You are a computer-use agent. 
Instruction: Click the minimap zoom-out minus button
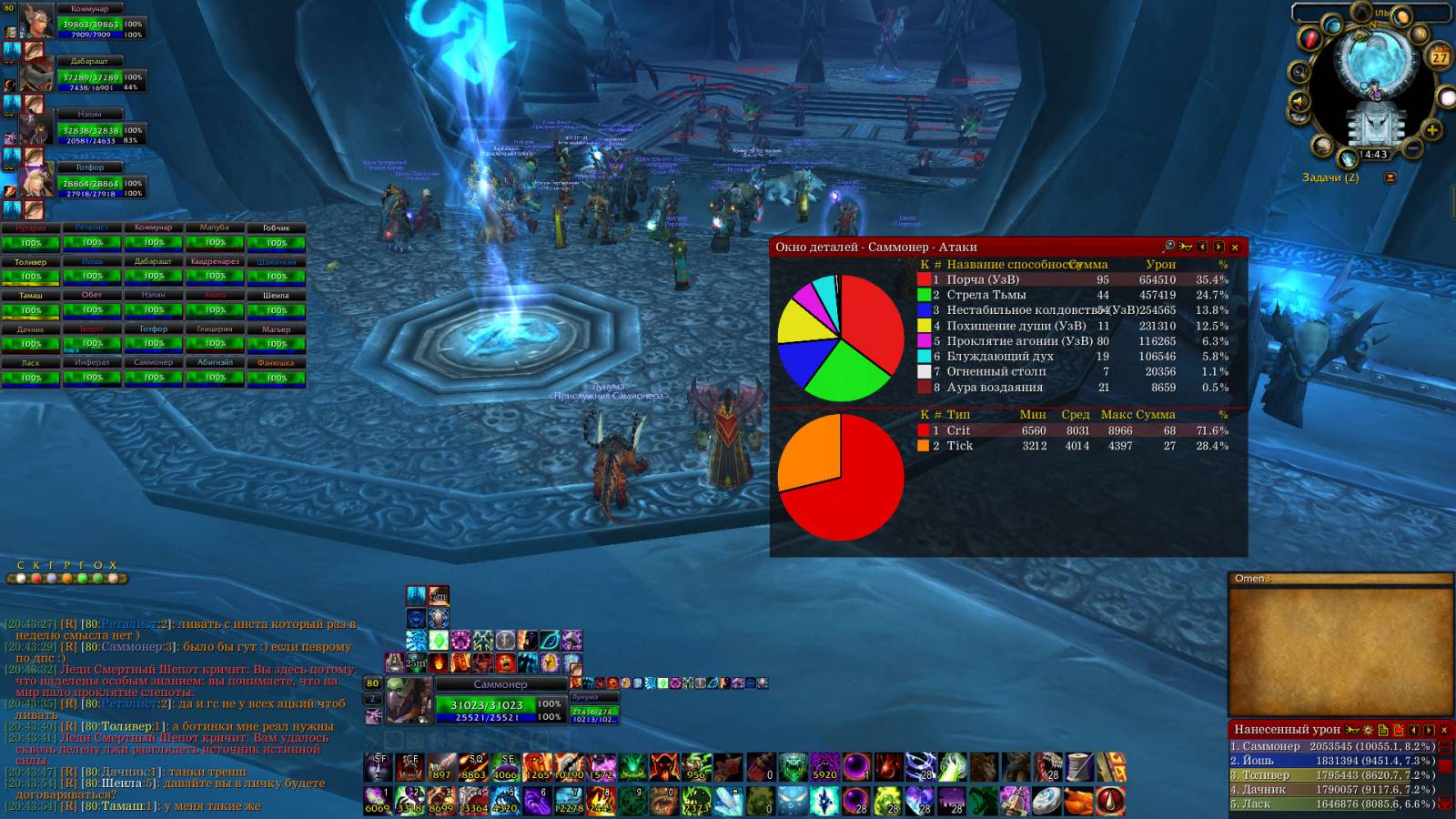[1413, 146]
